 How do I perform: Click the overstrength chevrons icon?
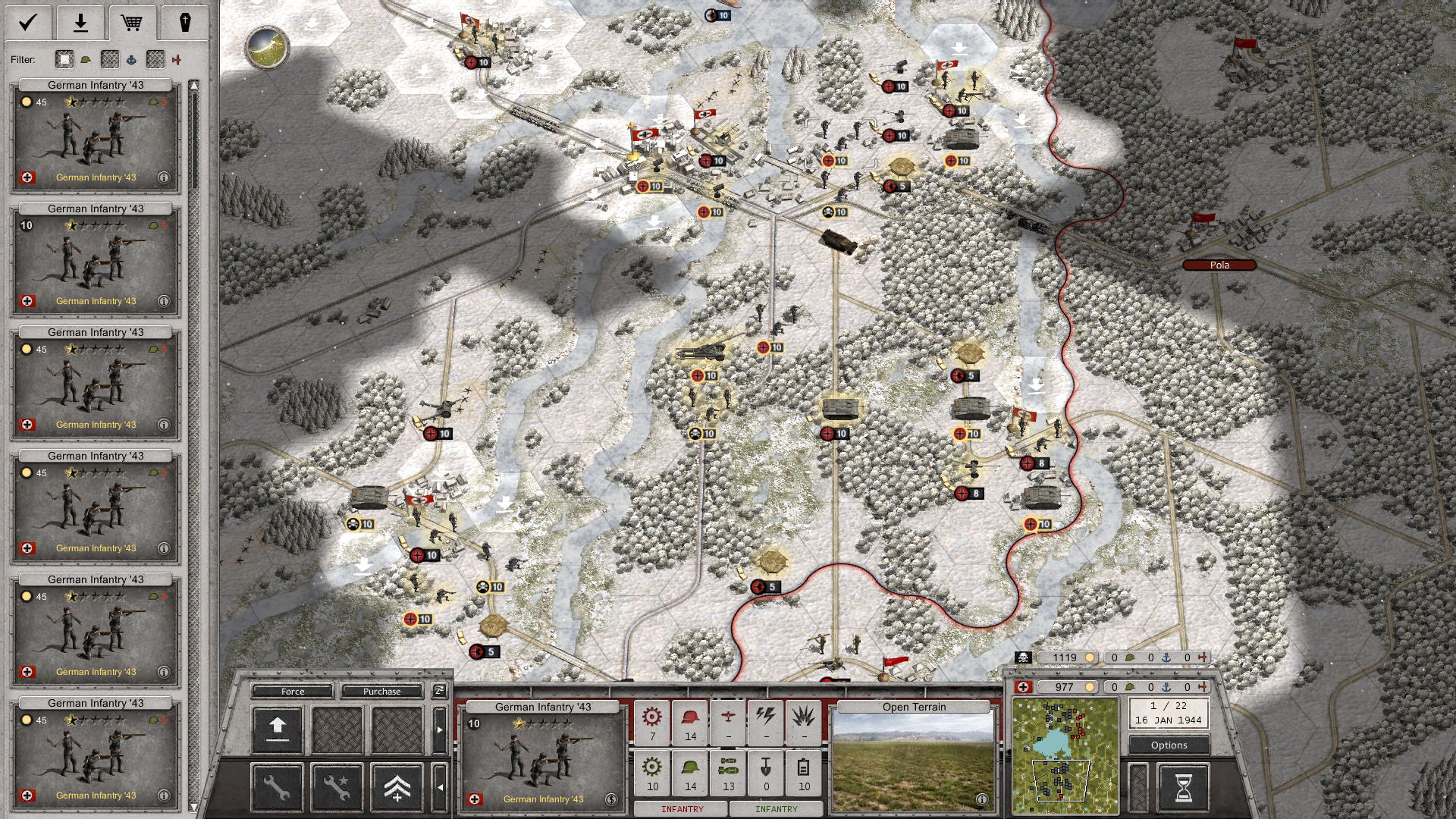[x=397, y=789]
